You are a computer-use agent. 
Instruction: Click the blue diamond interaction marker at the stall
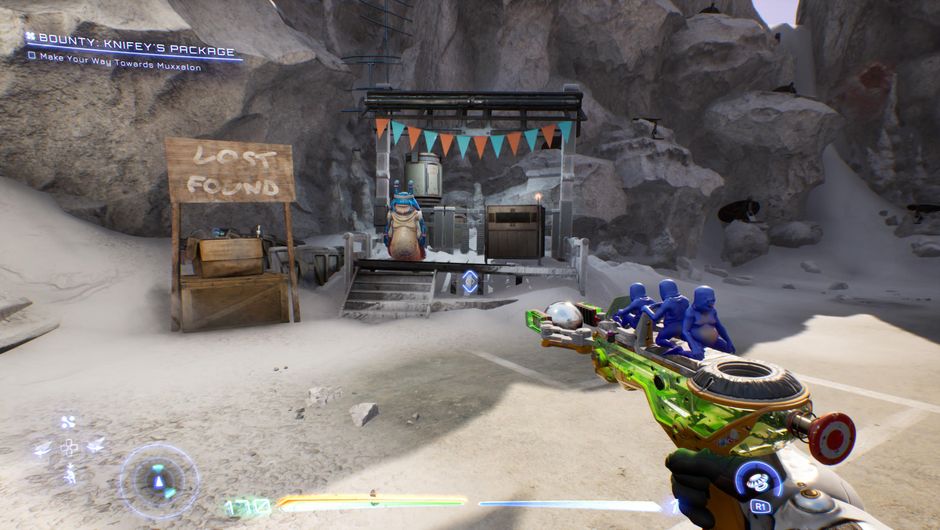click(x=470, y=281)
